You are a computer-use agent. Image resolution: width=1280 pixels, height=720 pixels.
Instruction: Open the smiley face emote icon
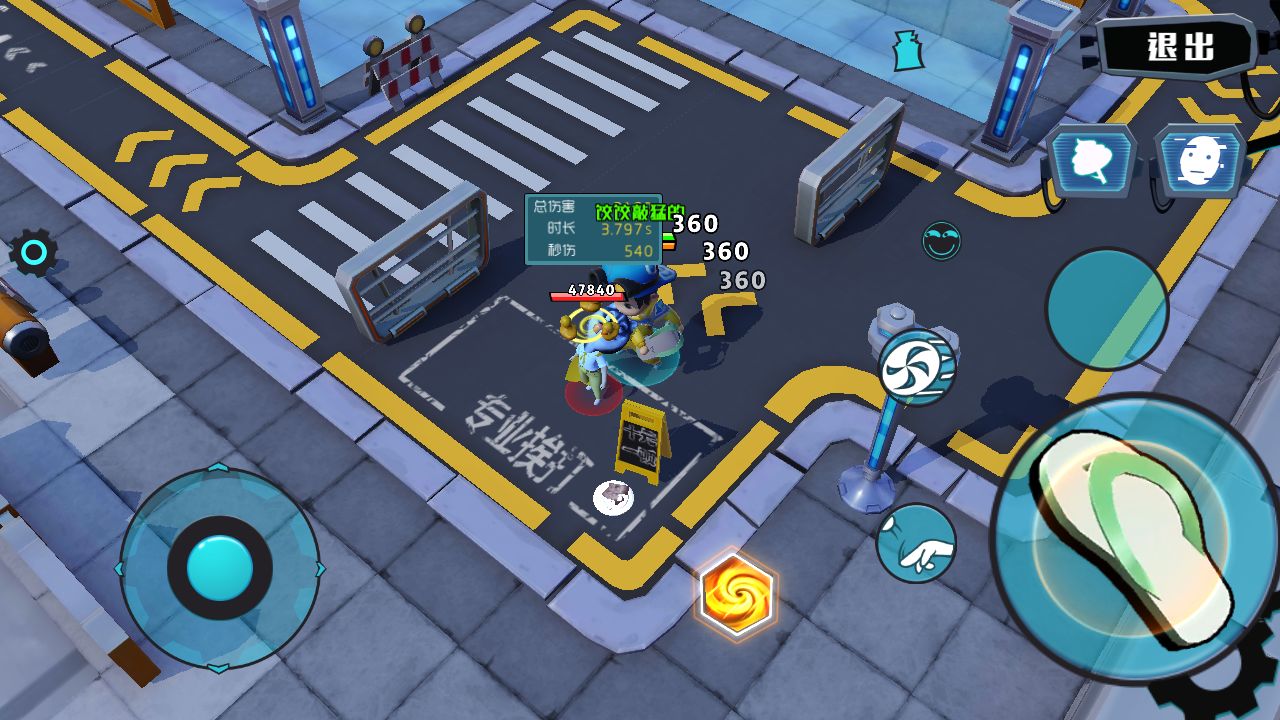(941, 241)
